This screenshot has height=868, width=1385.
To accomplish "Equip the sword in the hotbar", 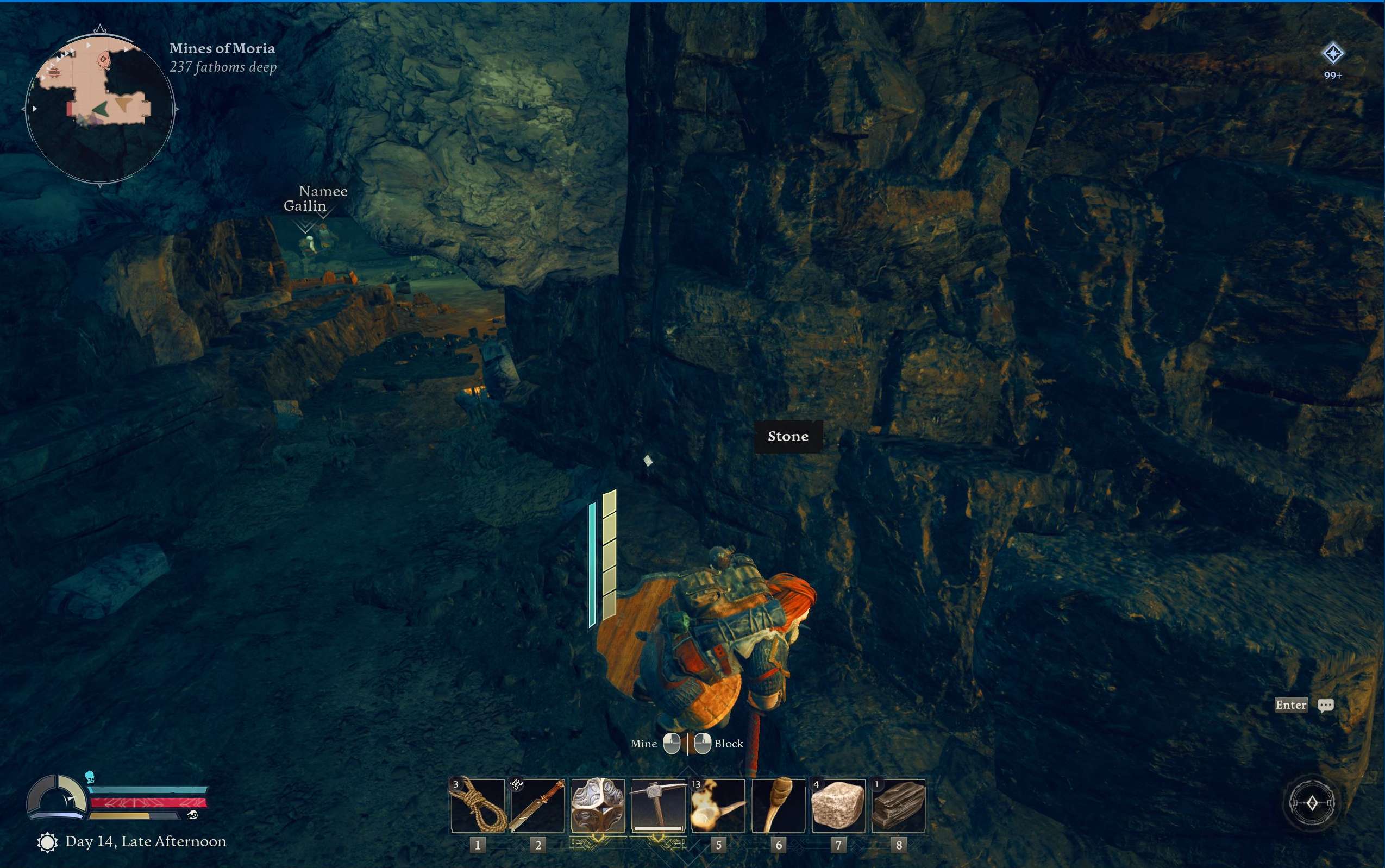I will 537,806.
